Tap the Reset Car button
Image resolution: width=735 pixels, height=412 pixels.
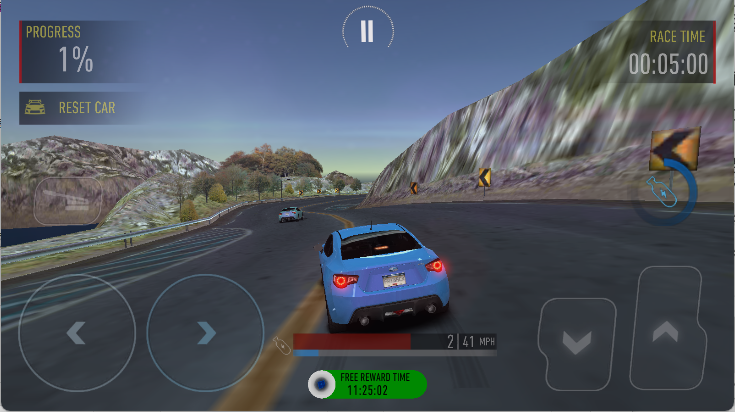tap(76, 108)
